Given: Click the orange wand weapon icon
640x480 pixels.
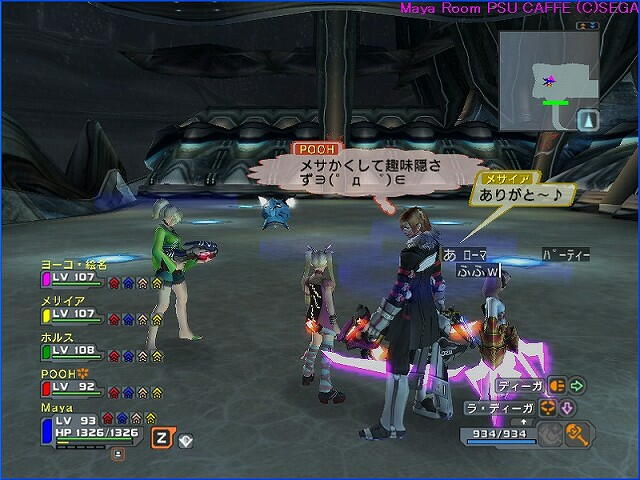Looking at the screenshot, I should tap(576, 433).
